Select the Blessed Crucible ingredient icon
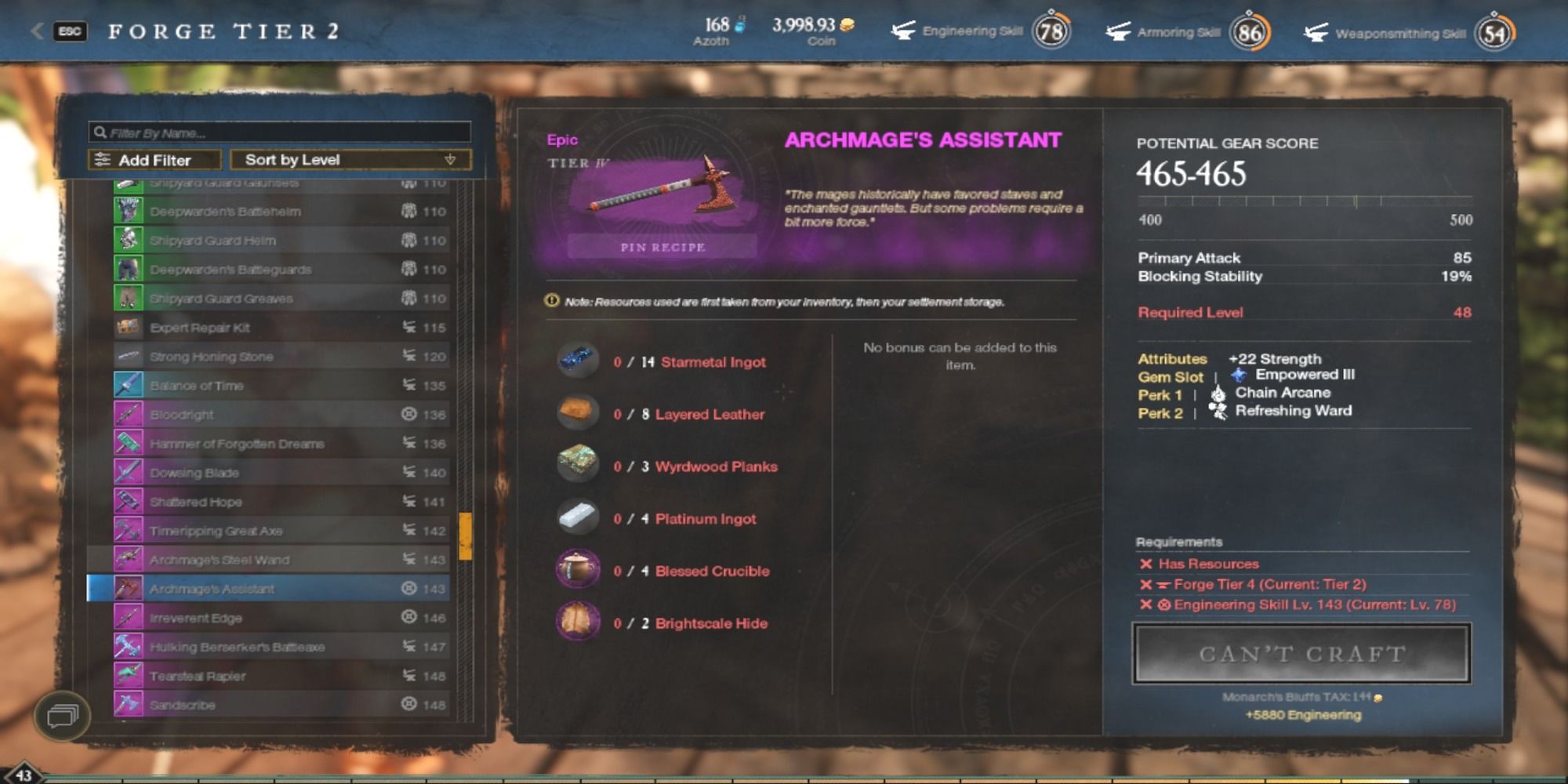The height and width of the screenshot is (784, 1568). click(x=578, y=571)
